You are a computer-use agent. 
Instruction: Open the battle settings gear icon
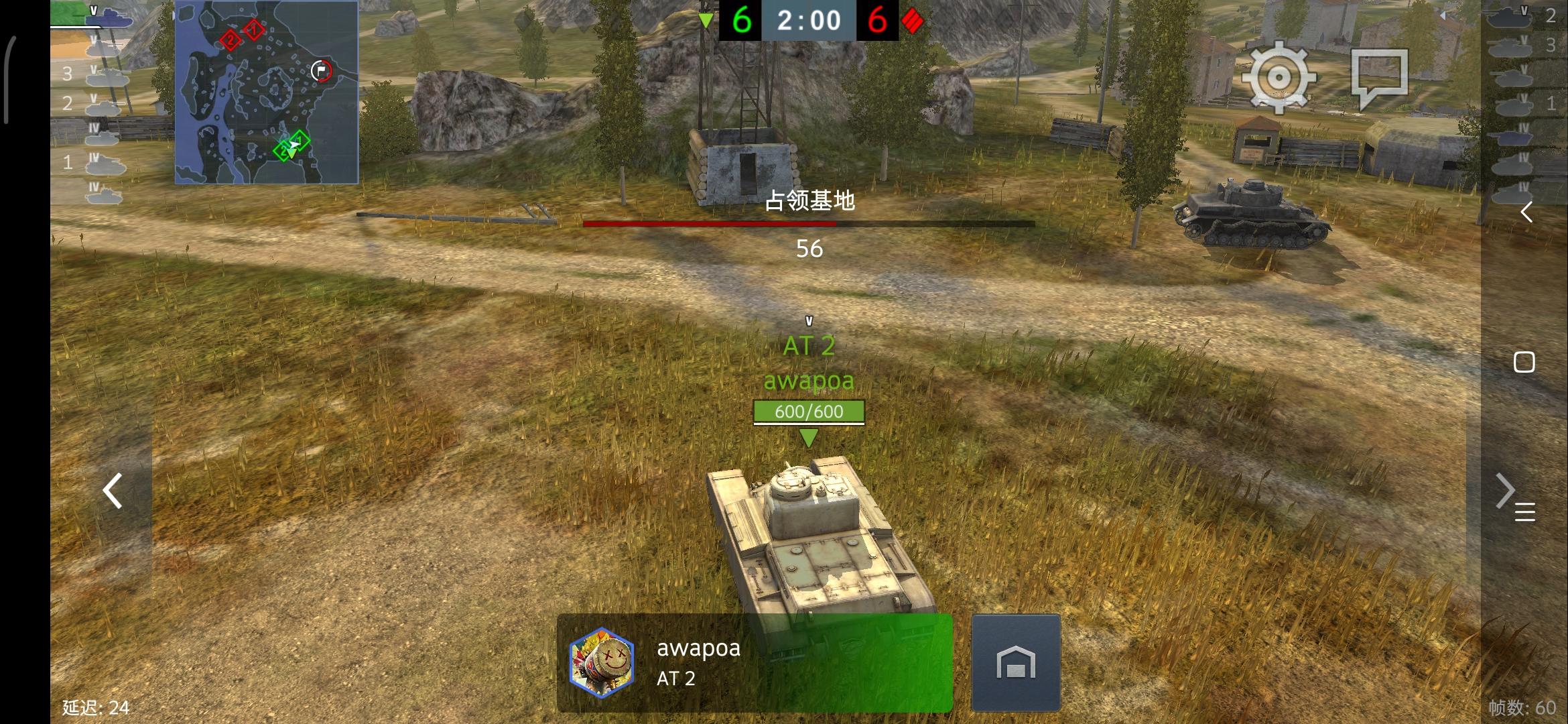pyautogui.click(x=1281, y=77)
